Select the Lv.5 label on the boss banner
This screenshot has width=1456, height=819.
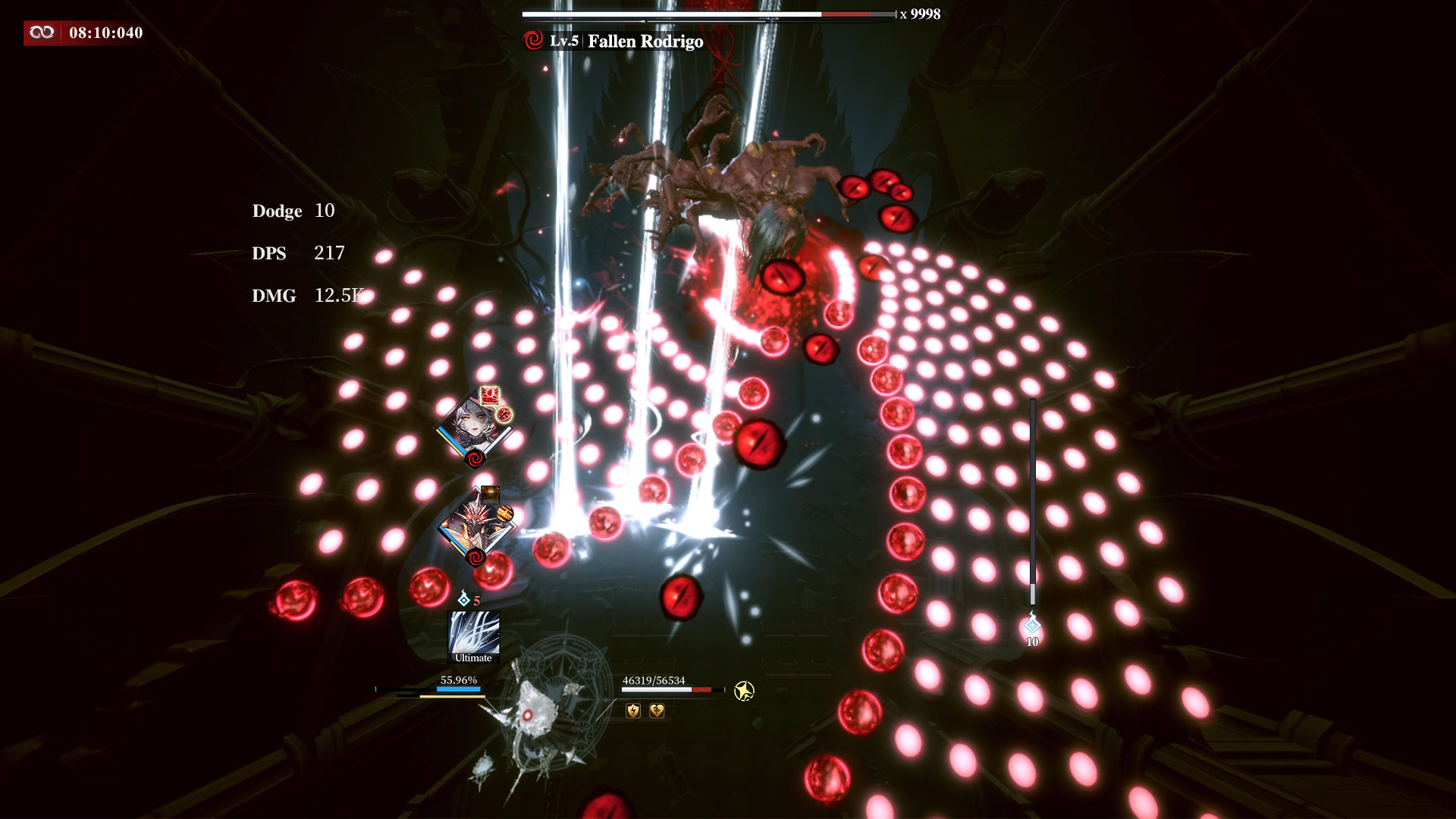564,42
